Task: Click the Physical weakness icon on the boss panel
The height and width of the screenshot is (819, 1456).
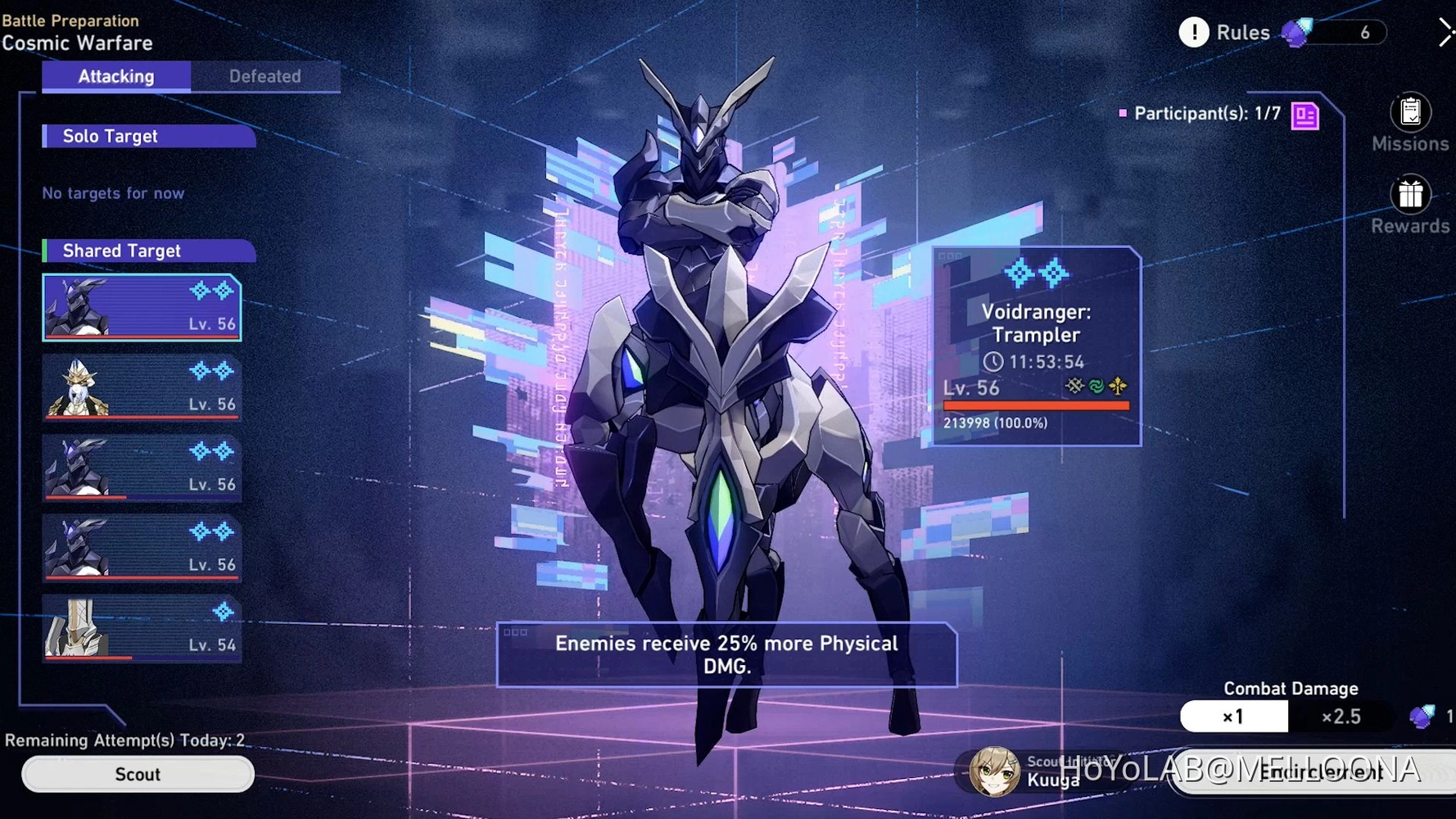Action: (1074, 385)
